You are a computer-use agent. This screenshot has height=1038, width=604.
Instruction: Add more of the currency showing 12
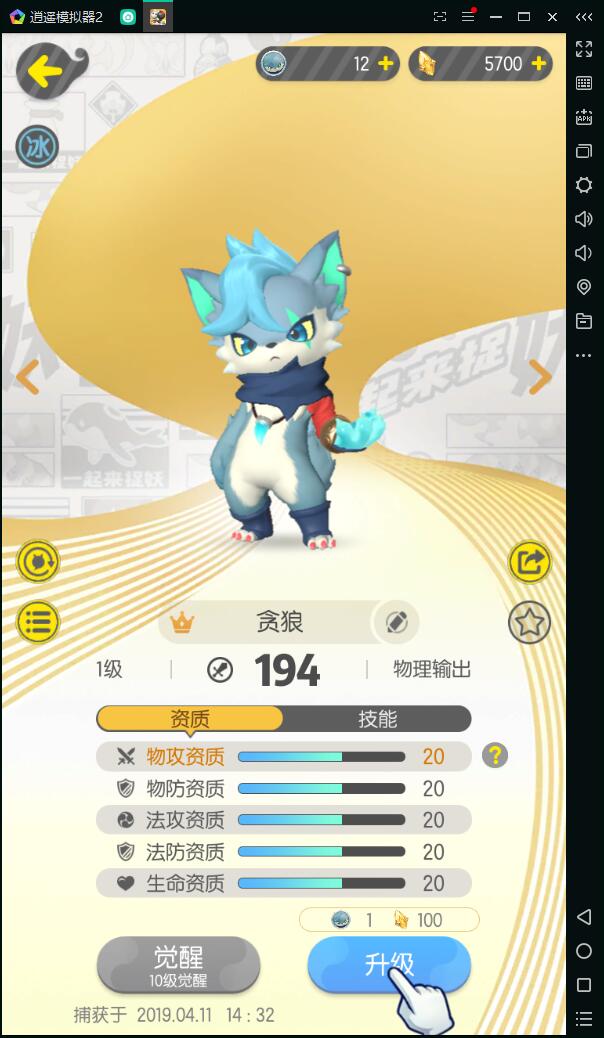[x=385, y=64]
